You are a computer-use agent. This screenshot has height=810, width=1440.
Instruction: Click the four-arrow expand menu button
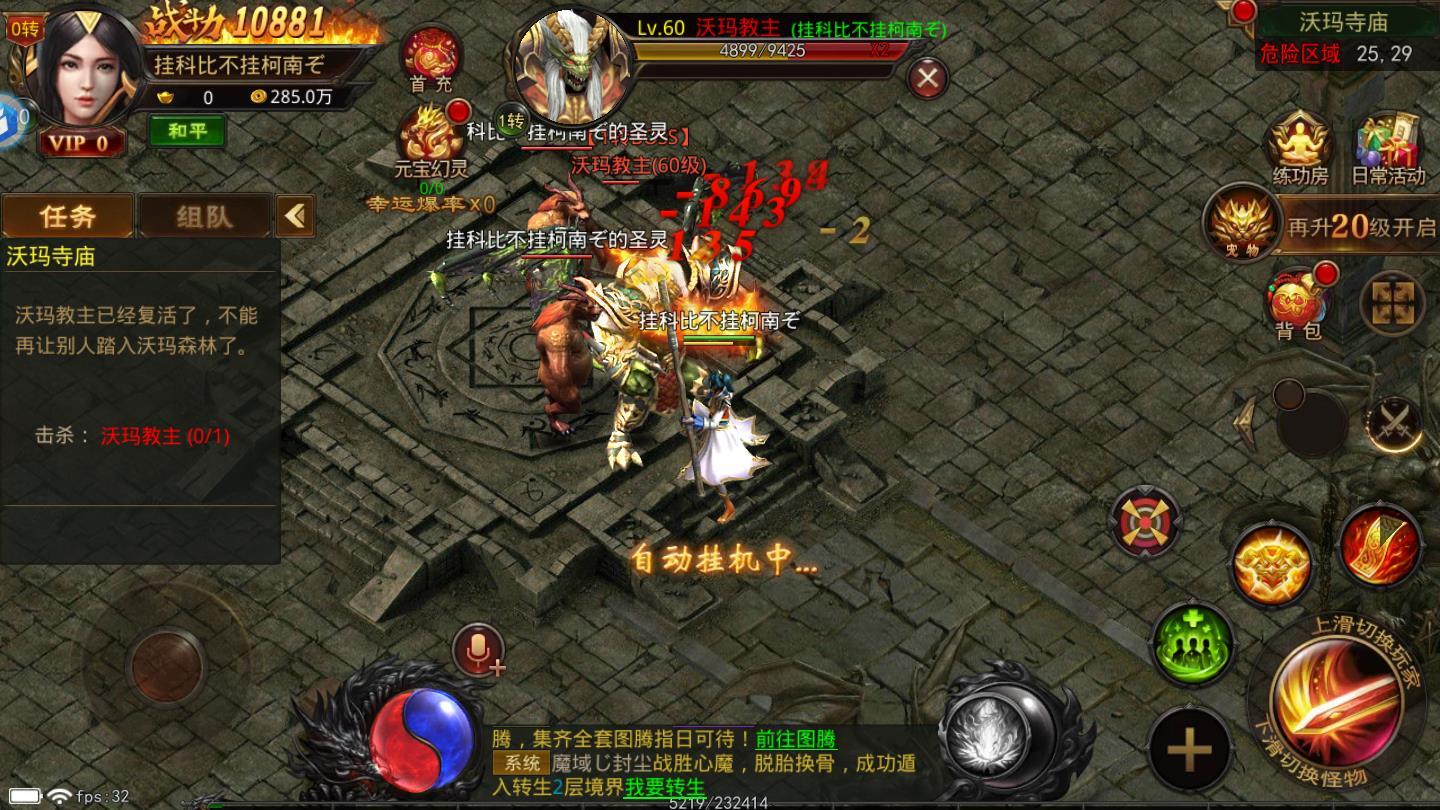tap(1391, 303)
